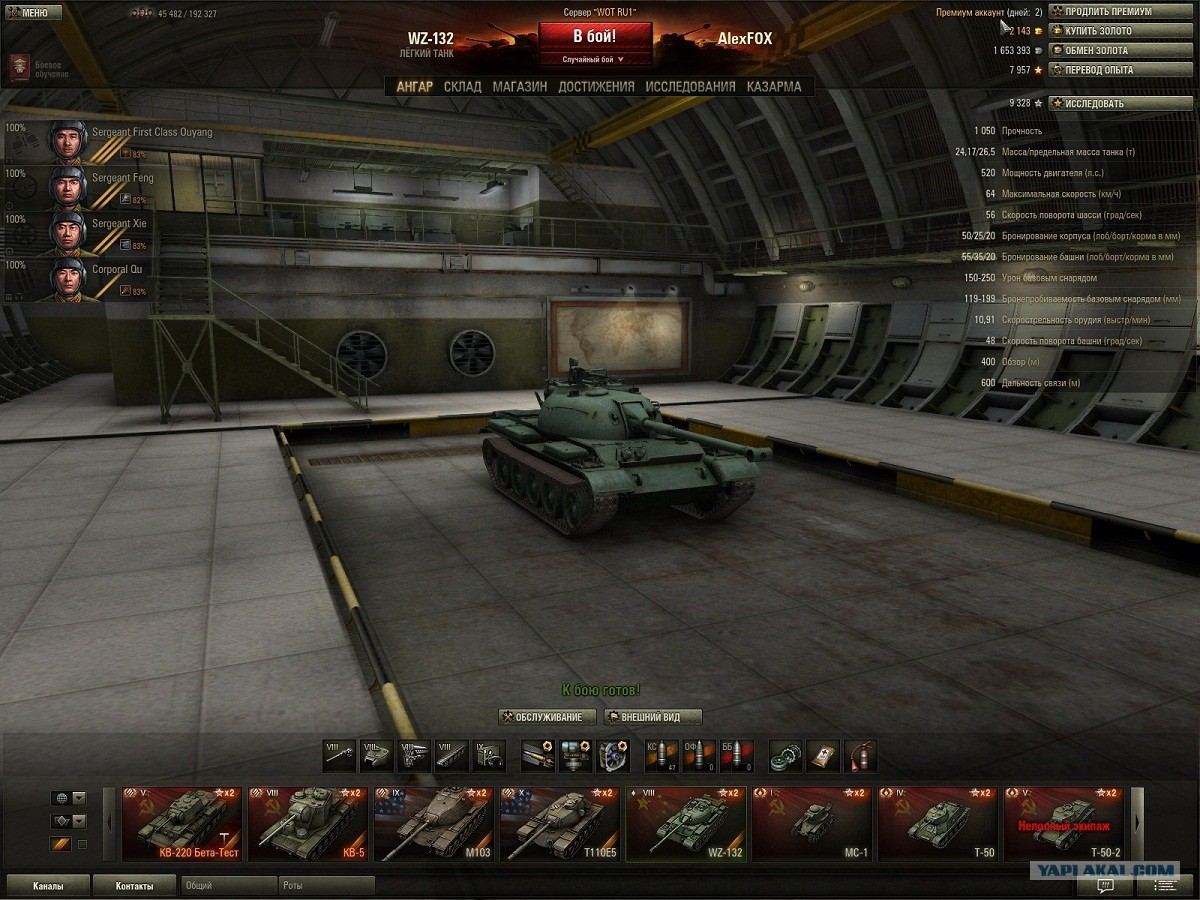Open the Магазин tab
Screen dimensions: 1200x900
(x=519, y=87)
